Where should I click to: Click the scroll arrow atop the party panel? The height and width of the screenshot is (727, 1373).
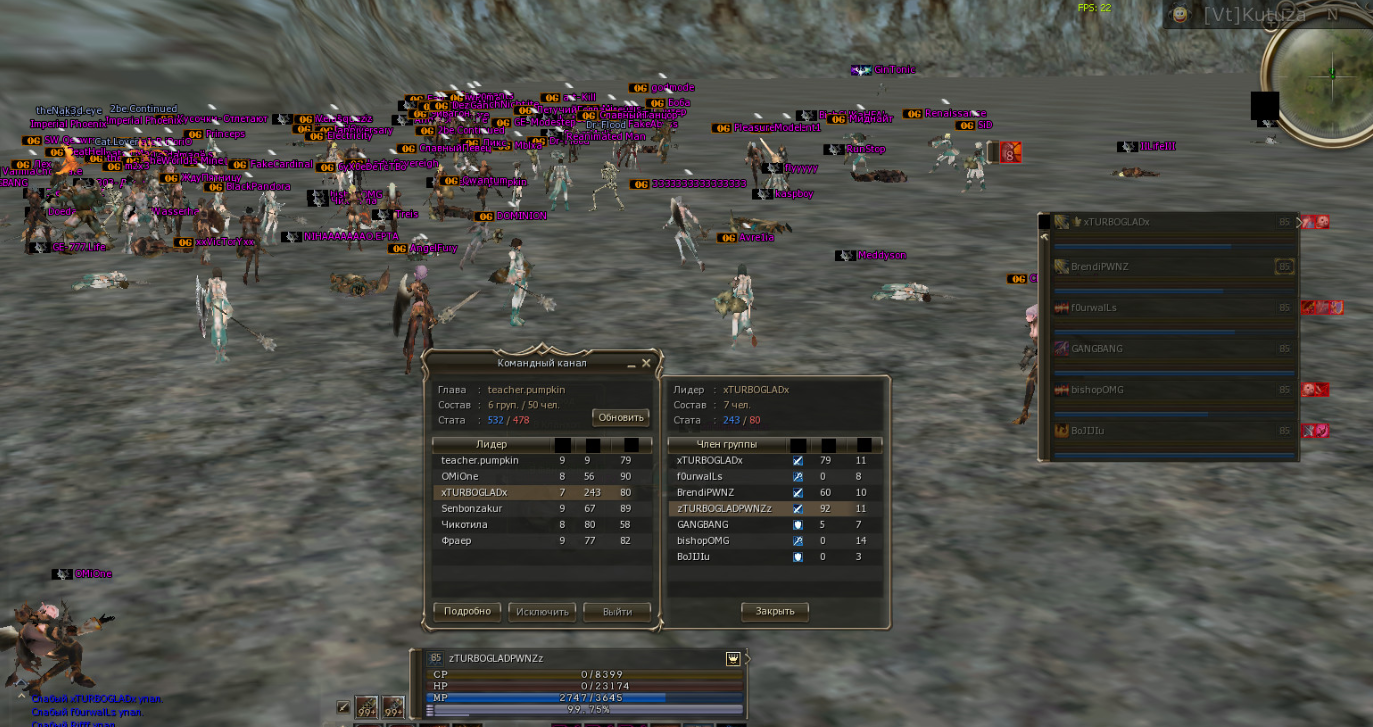(1045, 235)
